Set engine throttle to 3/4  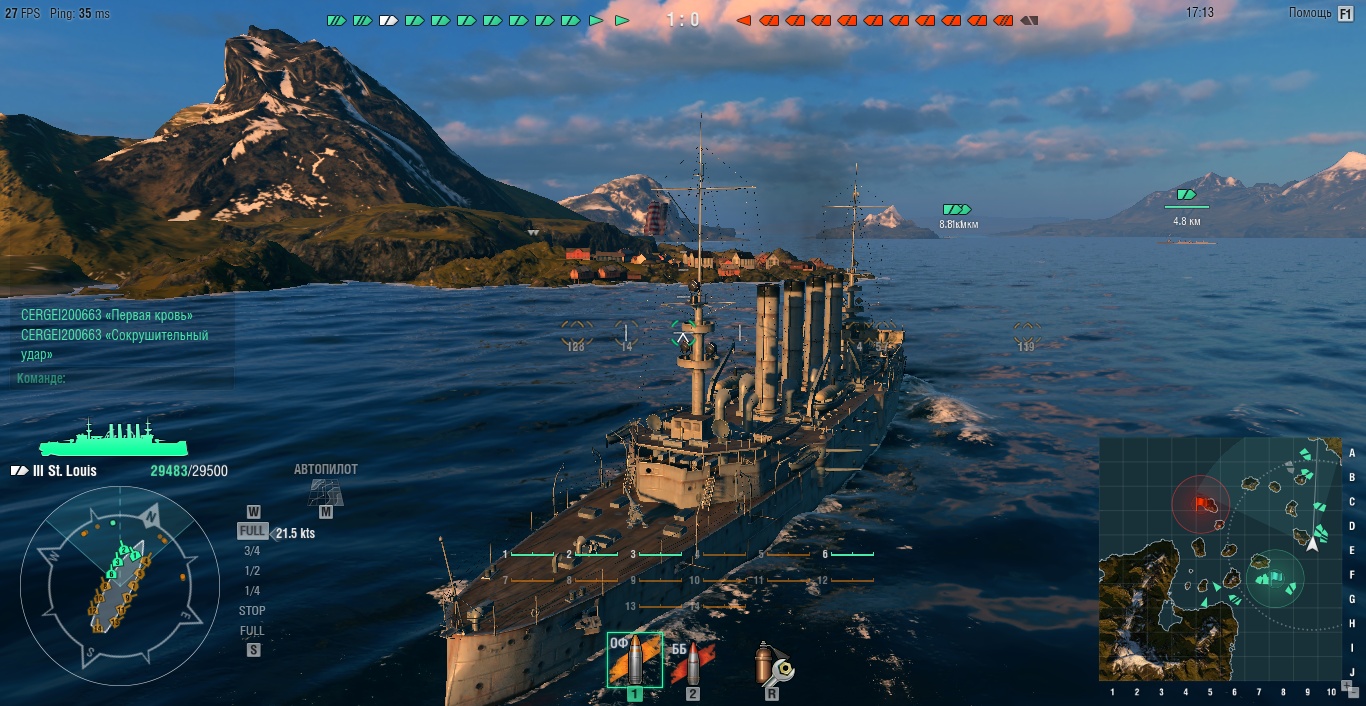[252, 551]
